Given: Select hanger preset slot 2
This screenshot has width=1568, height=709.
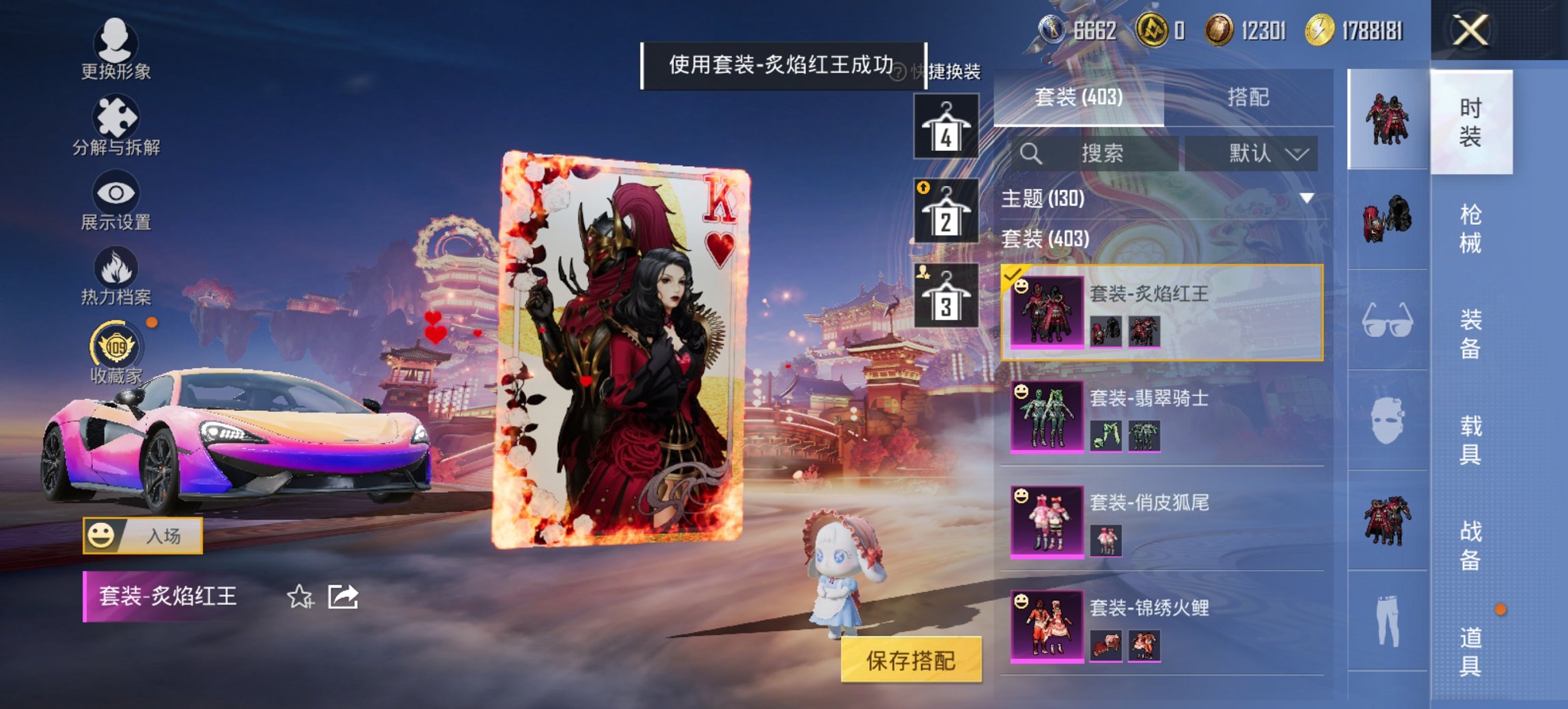Looking at the screenshot, I should coord(946,212).
